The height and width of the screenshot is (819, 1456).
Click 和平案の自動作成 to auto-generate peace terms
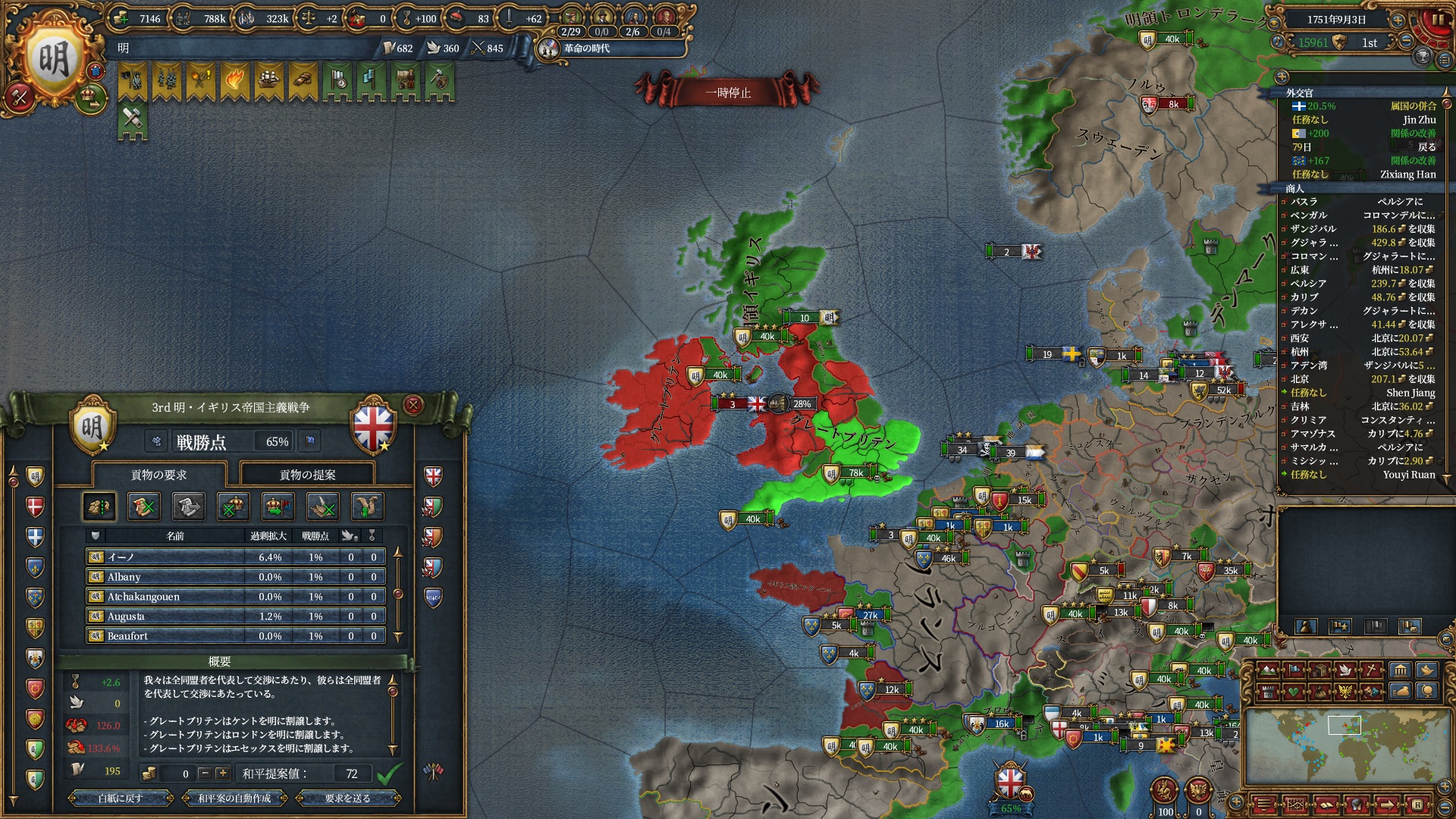click(x=234, y=798)
